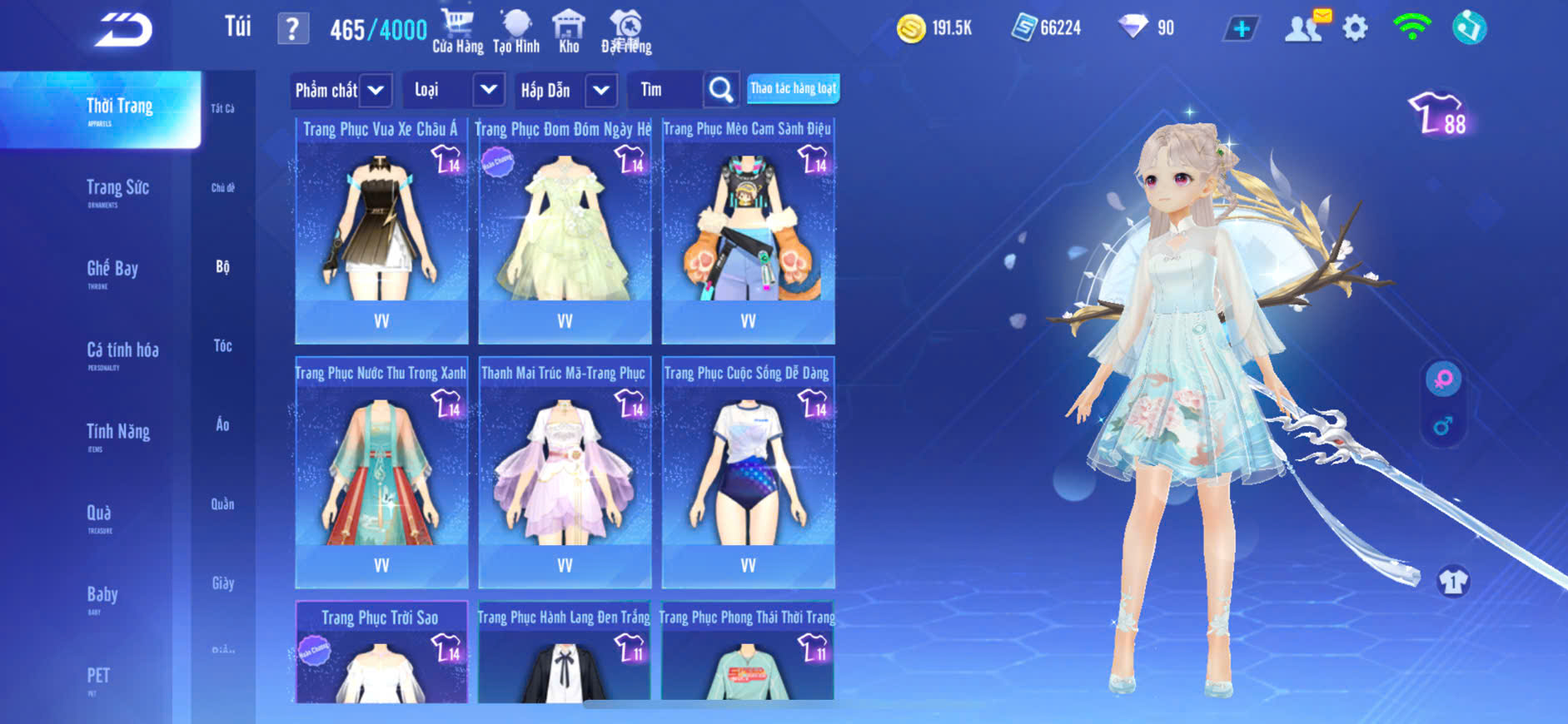The width and height of the screenshot is (1568, 724).
Task: Open Cửa Hàng shop
Action: click(457, 32)
